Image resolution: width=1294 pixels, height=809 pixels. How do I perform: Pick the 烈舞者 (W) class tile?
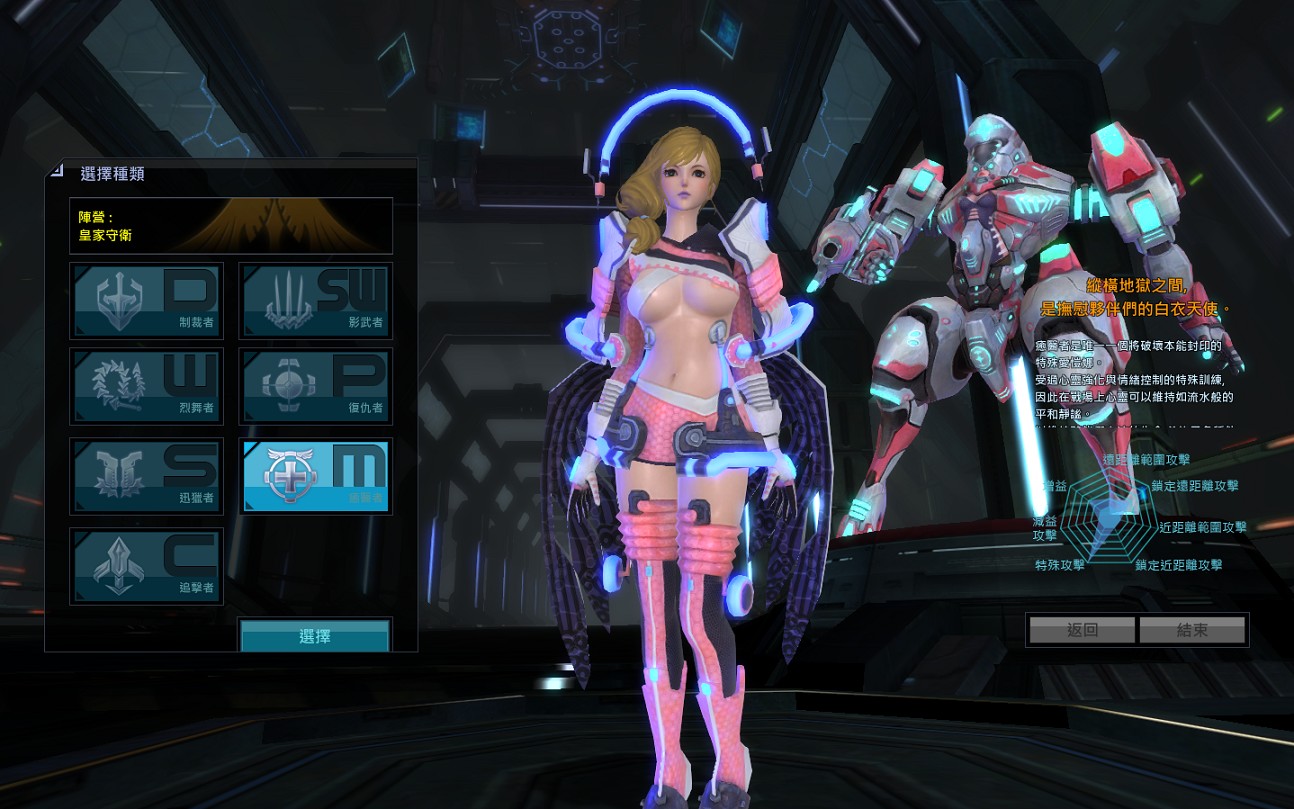click(147, 386)
